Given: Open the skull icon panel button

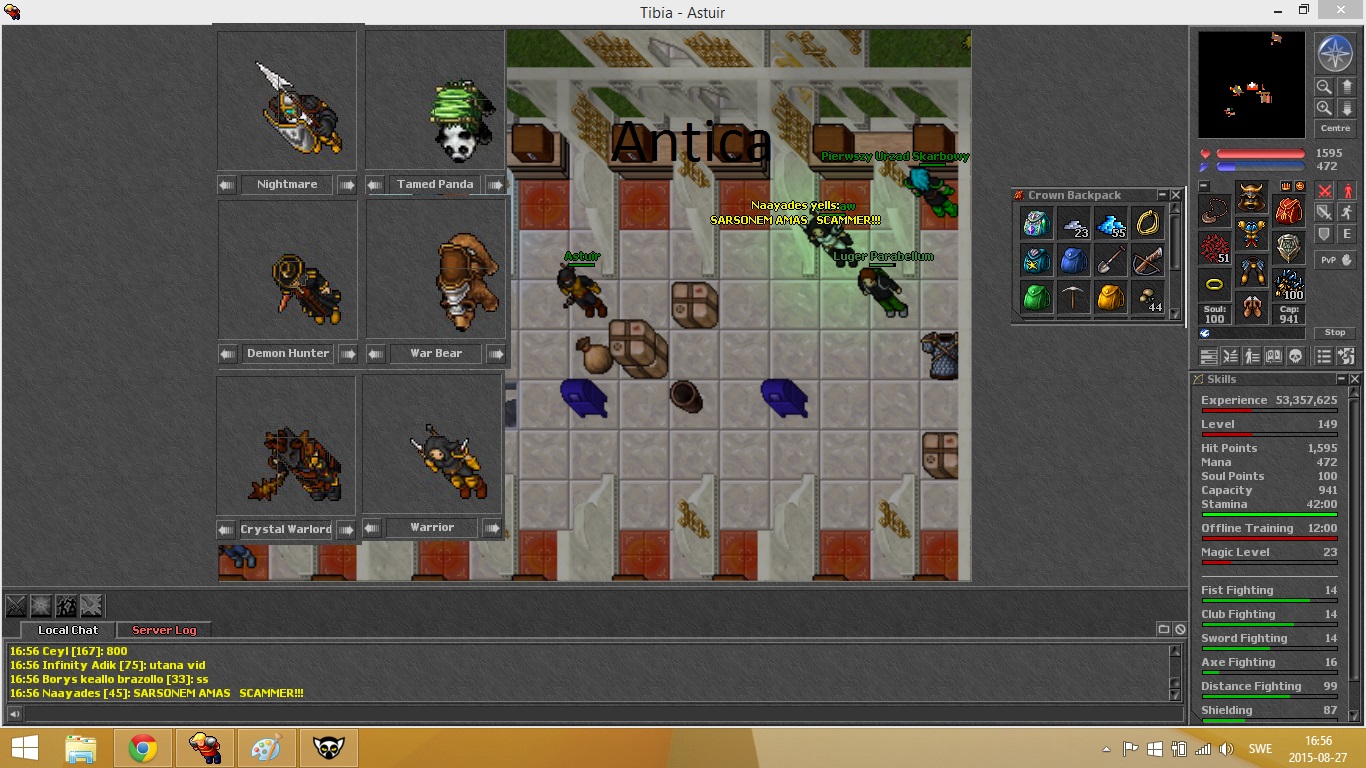Looking at the screenshot, I should [x=1294, y=356].
